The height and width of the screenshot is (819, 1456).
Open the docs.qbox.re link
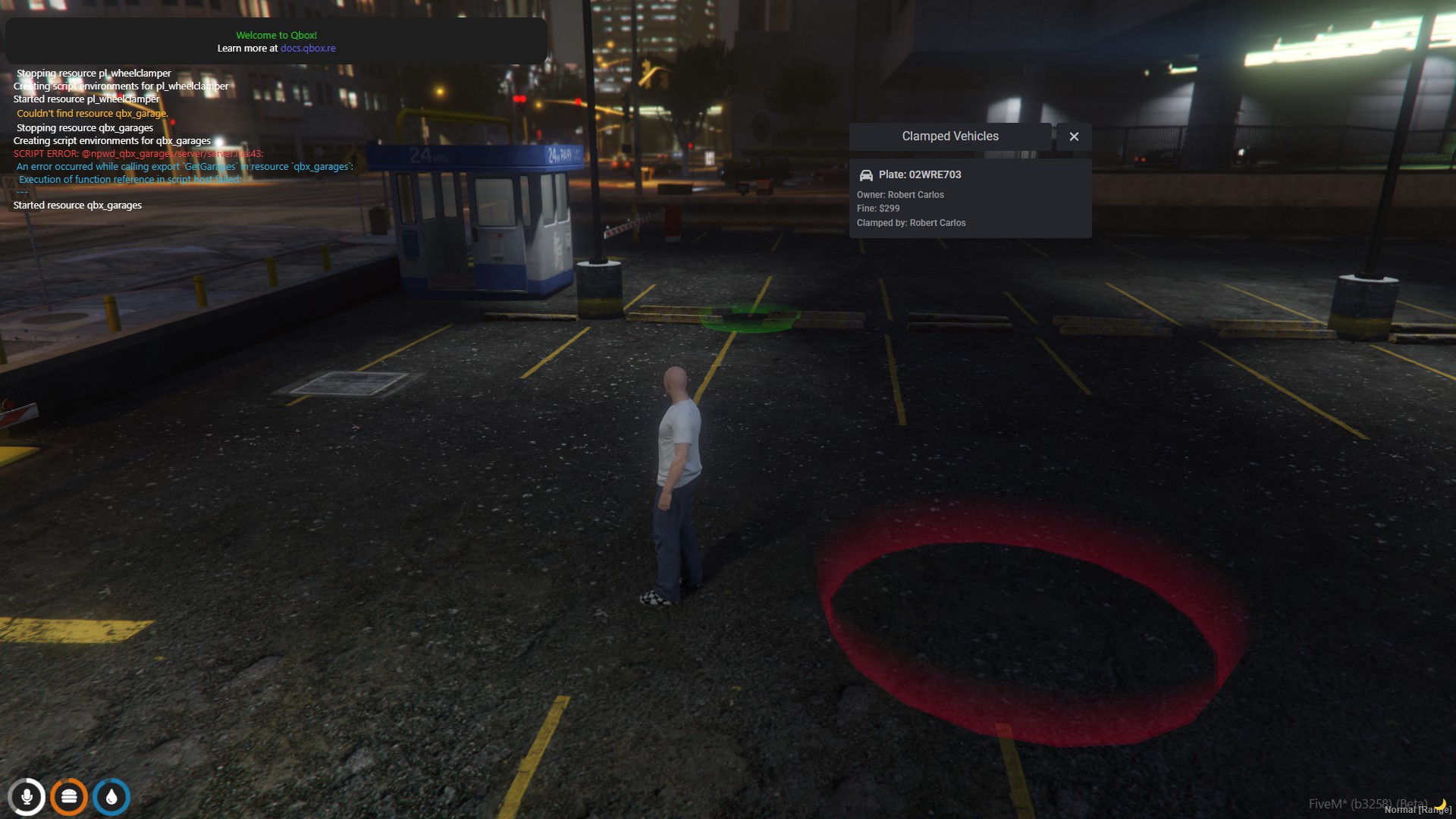pyautogui.click(x=308, y=49)
